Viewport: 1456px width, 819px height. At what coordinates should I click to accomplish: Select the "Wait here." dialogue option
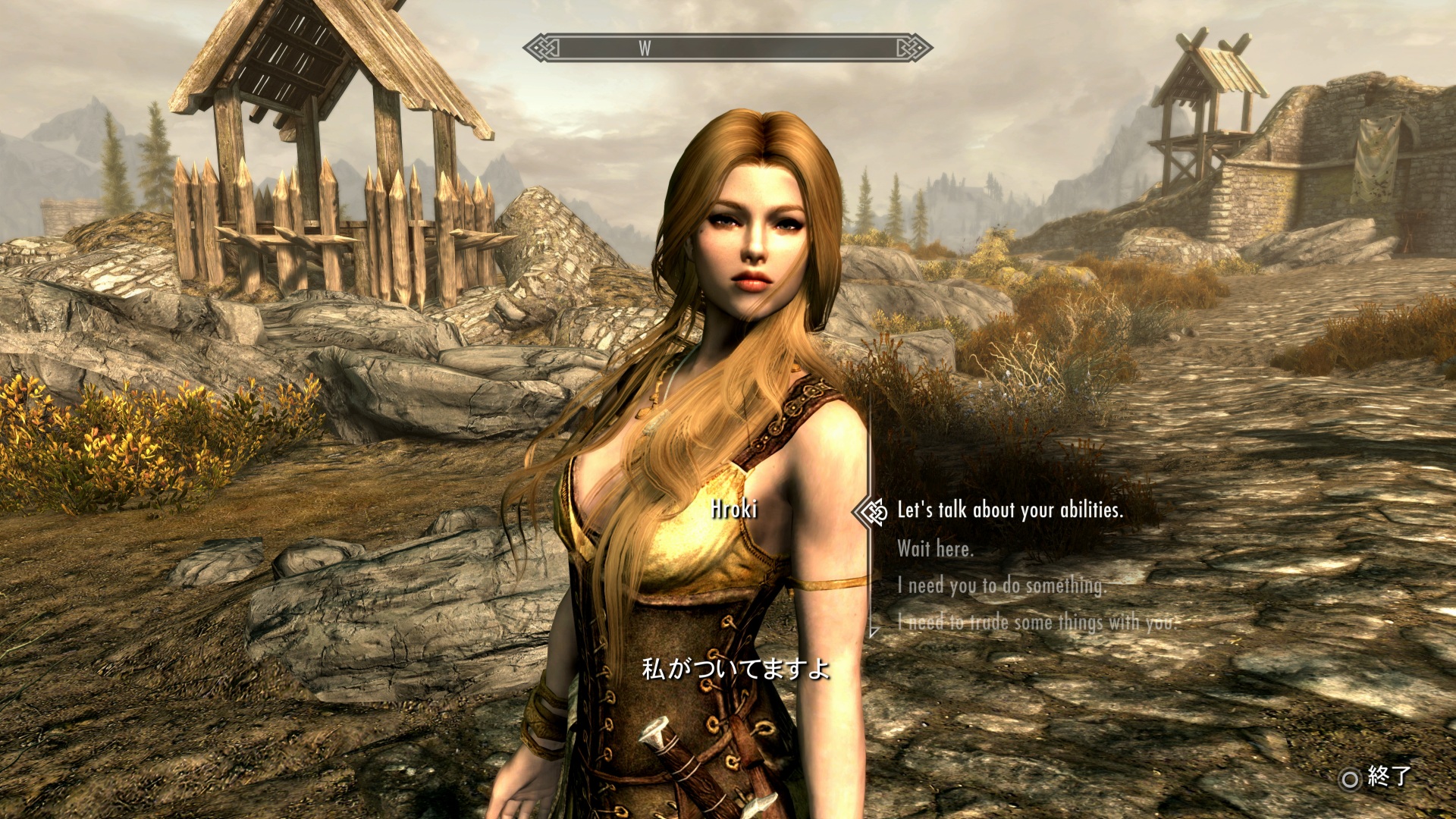point(935,548)
